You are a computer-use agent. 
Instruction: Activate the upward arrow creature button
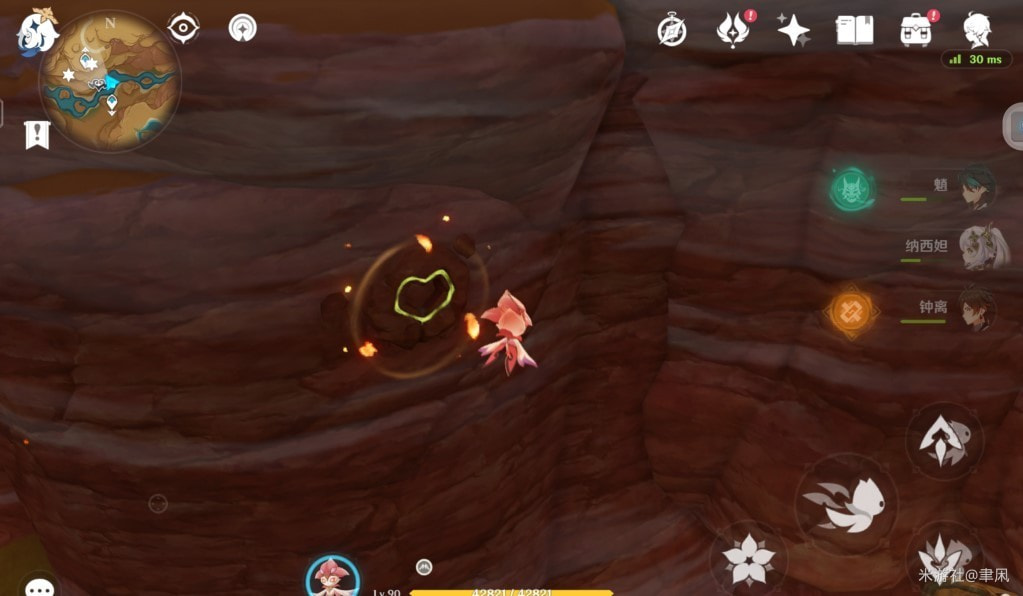pos(944,441)
